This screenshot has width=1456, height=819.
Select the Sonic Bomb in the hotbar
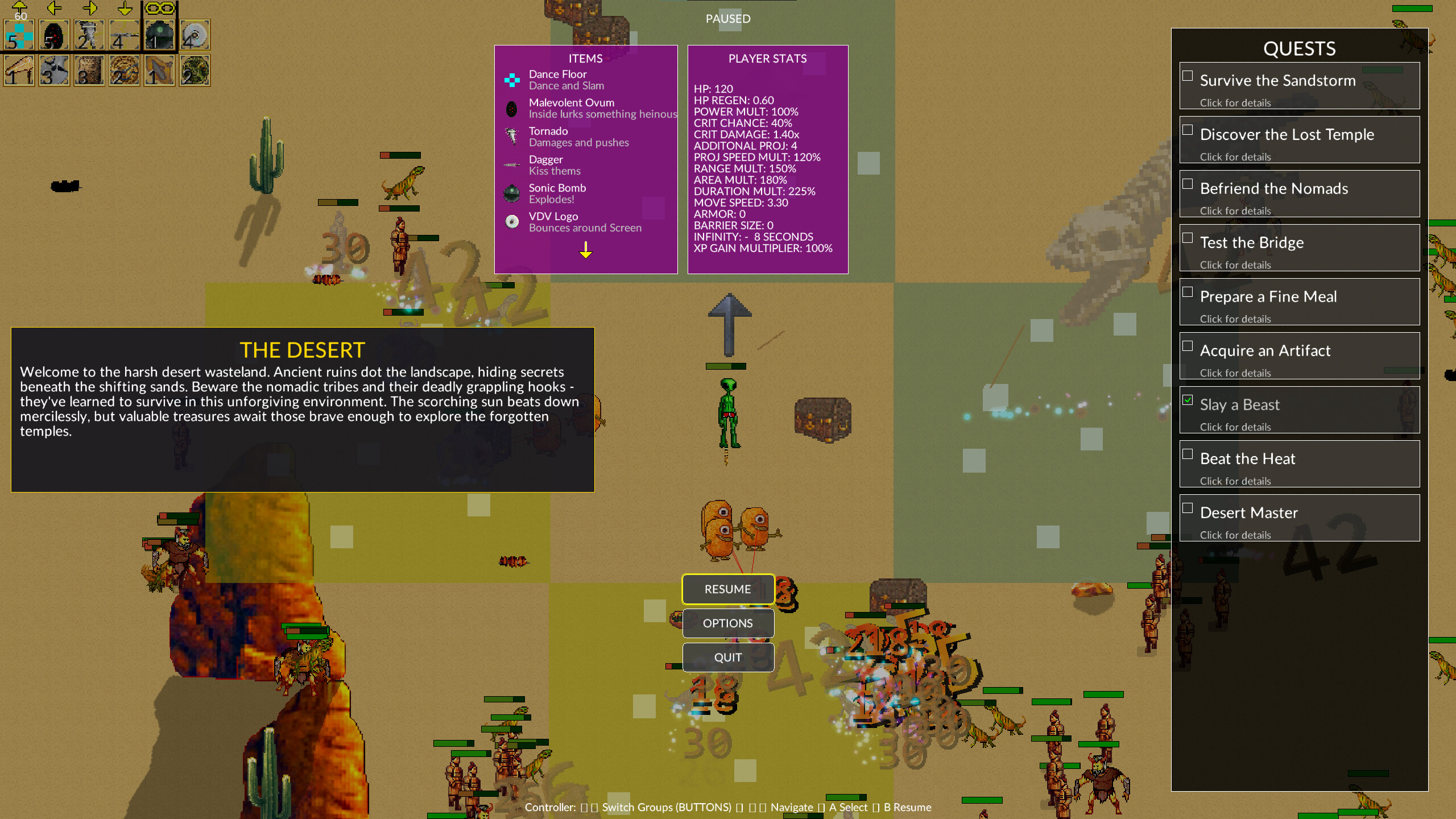tap(159, 35)
